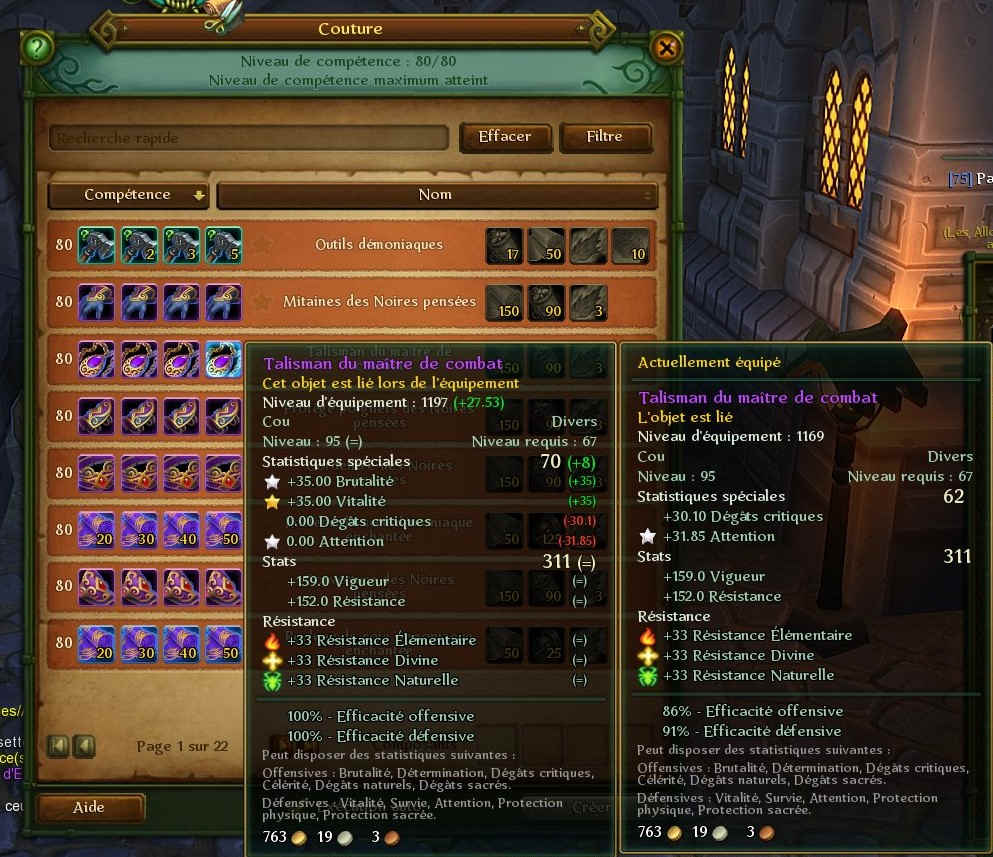Open the green question mark help
Viewport: 993px width, 857px height.
click(x=36, y=47)
